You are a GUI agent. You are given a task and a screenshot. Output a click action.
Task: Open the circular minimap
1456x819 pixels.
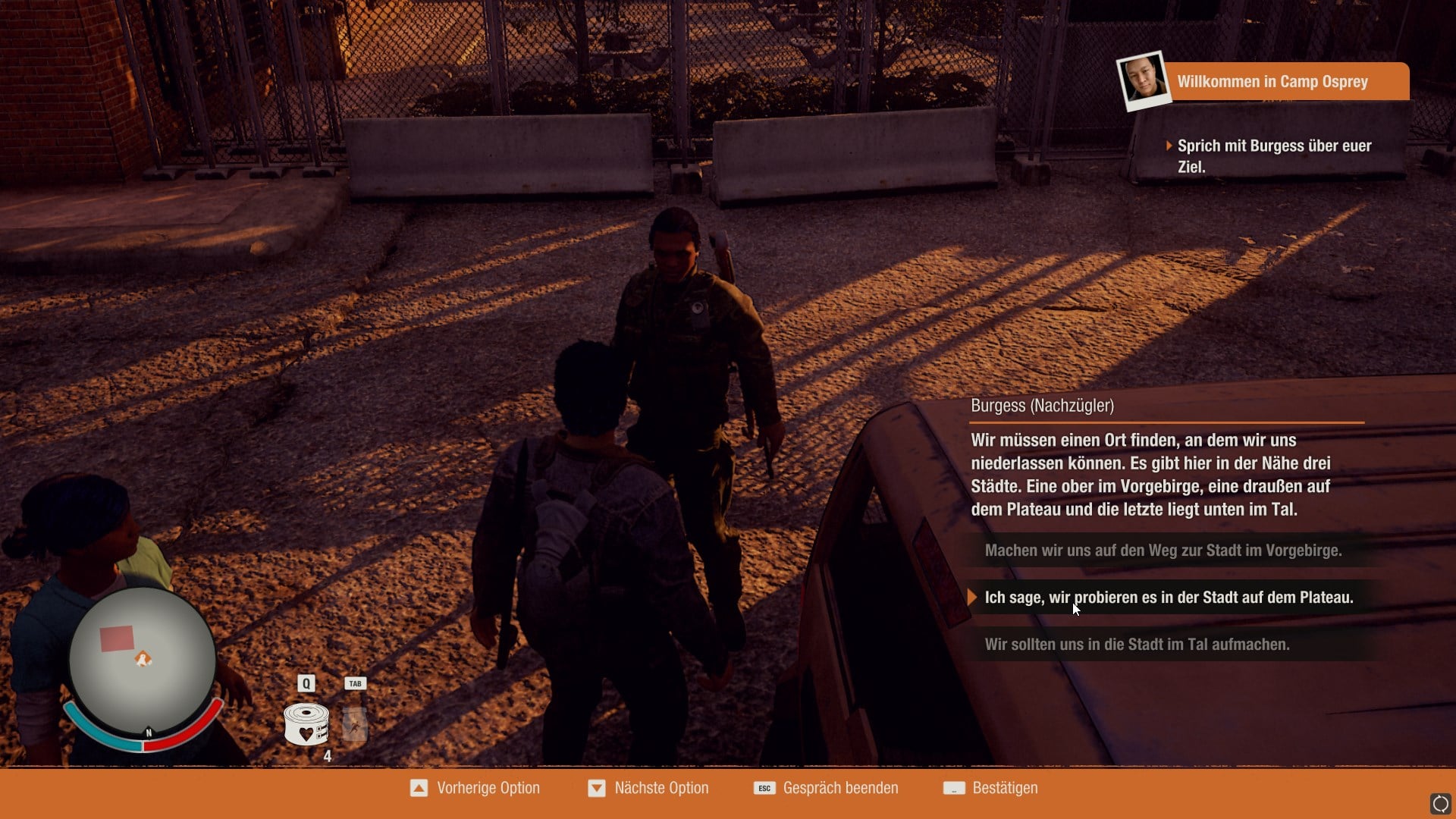click(143, 661)
